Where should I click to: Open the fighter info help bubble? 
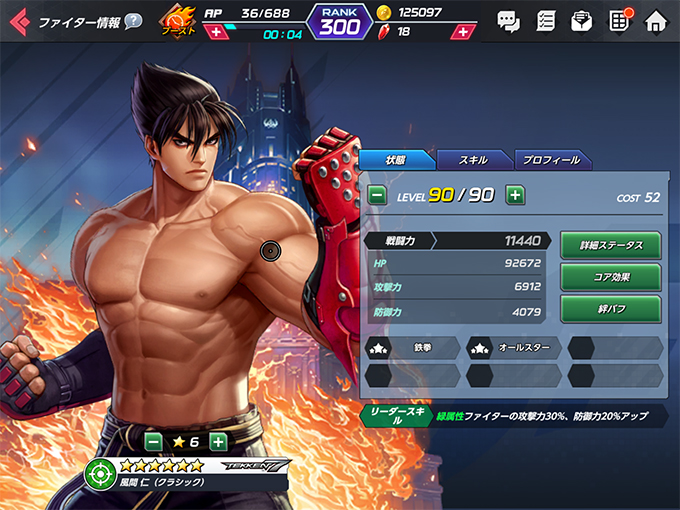[133, 22]
